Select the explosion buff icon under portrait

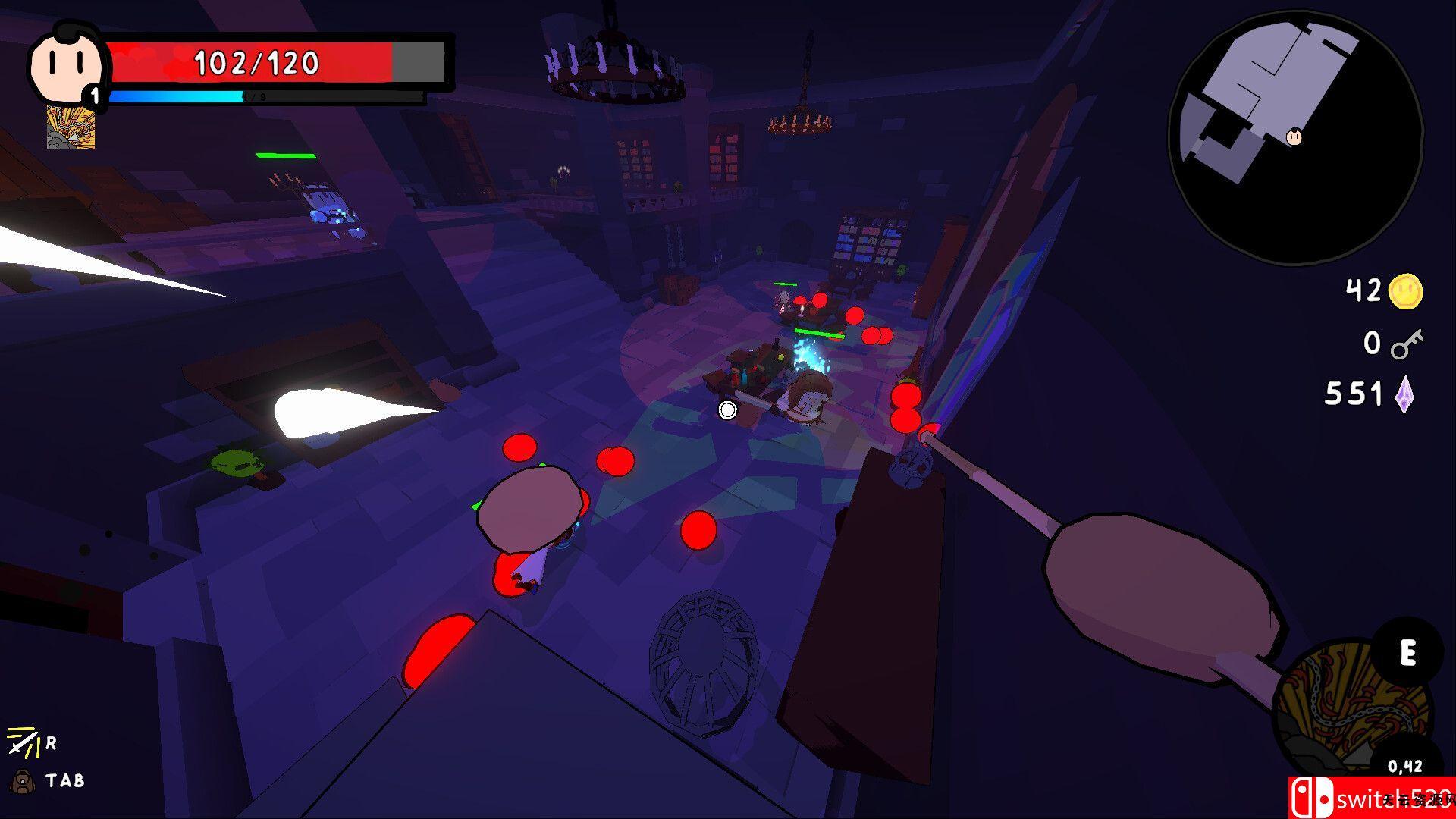71,127
